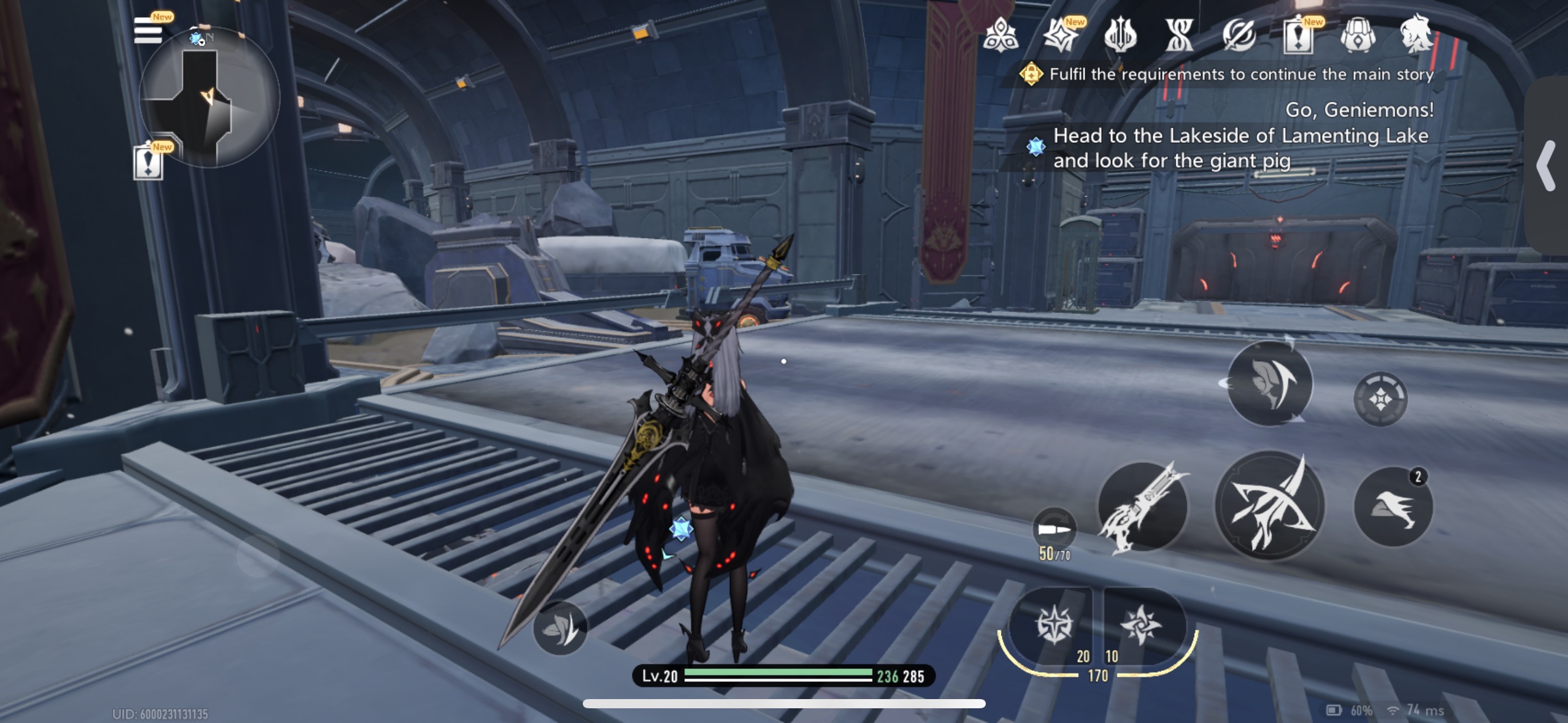Open the character portrait icon in top bar
The image size is (1568, 723).
point(1416,34)
